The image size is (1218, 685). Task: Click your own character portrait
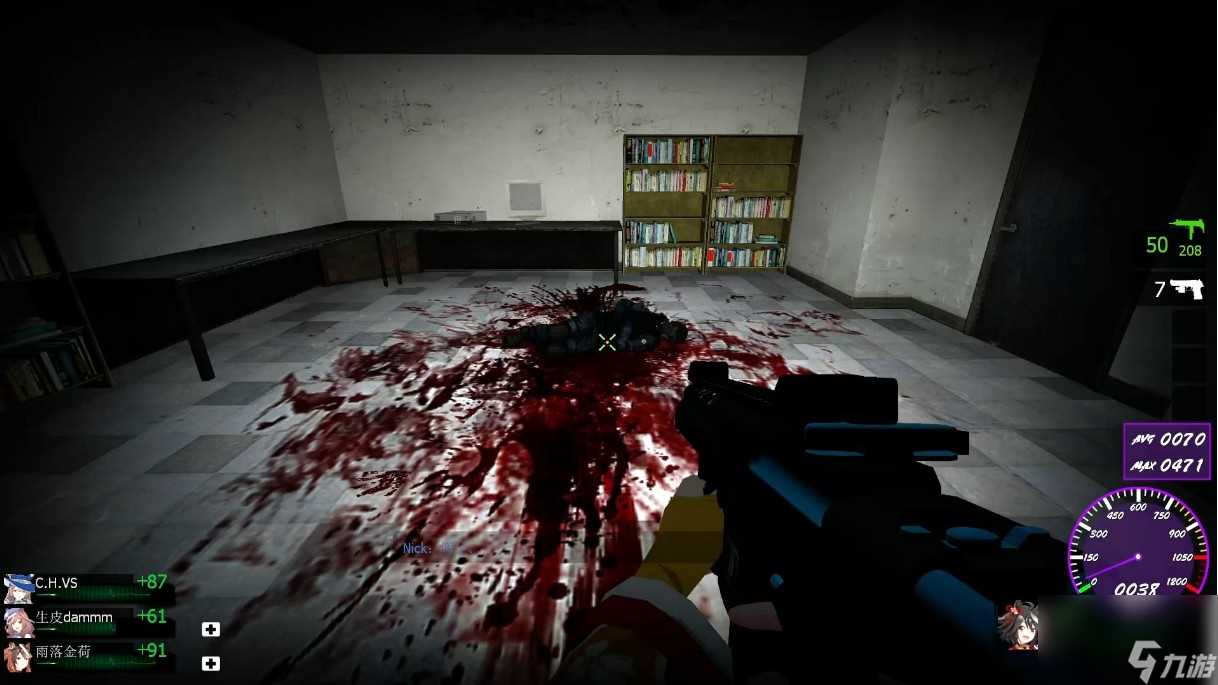coord(1017,625)
